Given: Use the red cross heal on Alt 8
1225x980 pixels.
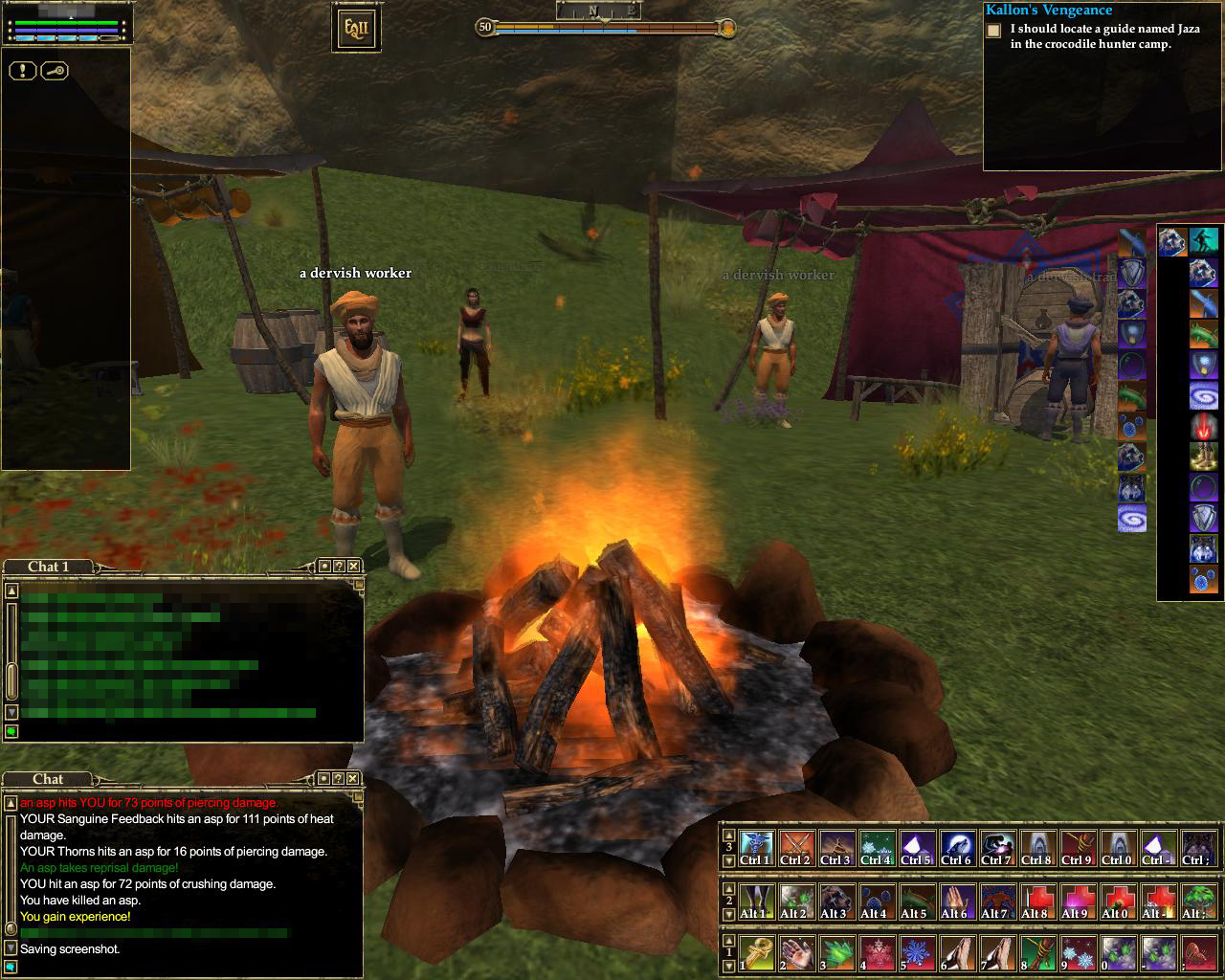Looking at the screenshot, I should 1036,901.
